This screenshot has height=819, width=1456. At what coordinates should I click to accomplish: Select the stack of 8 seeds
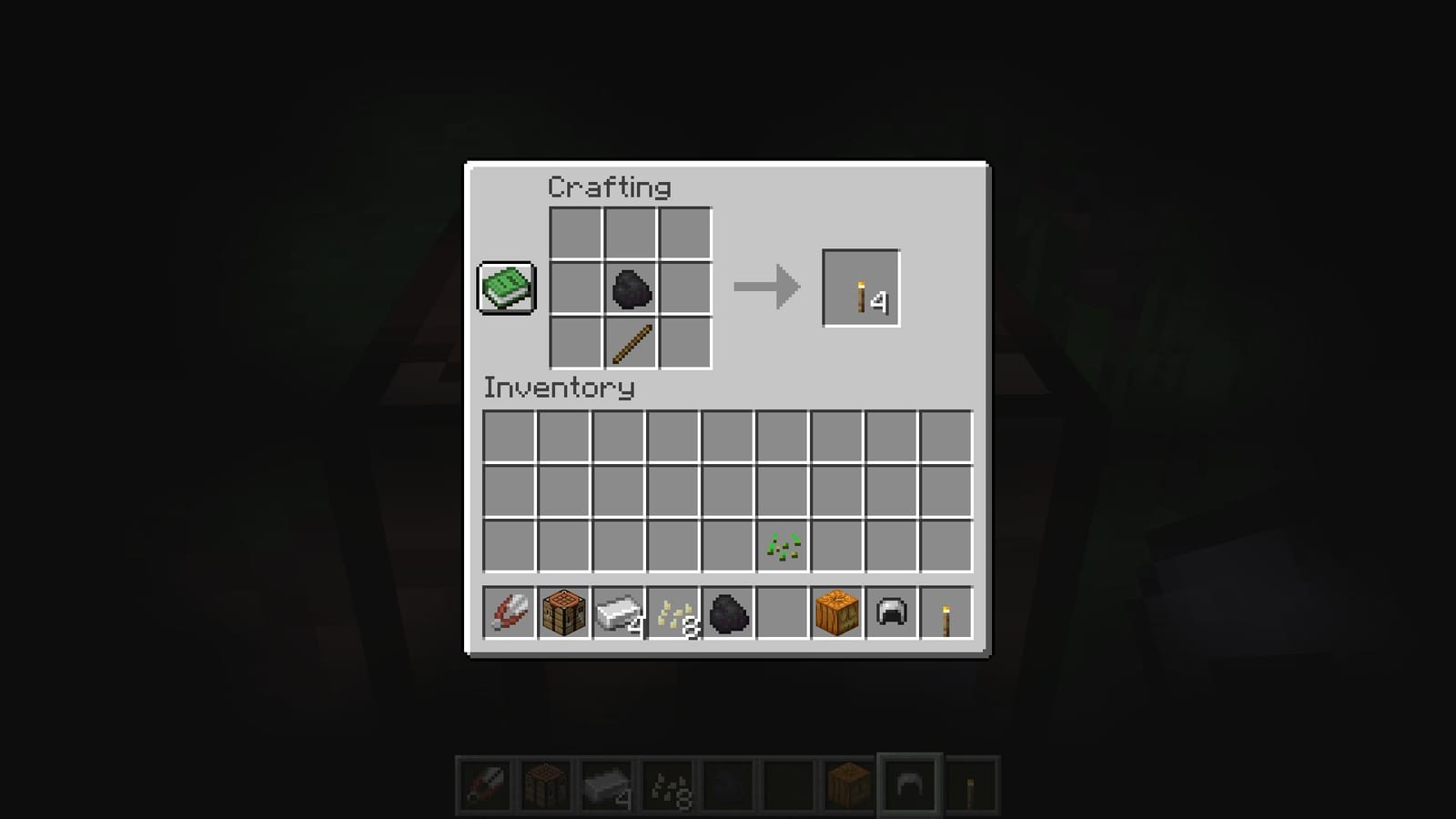672,614
